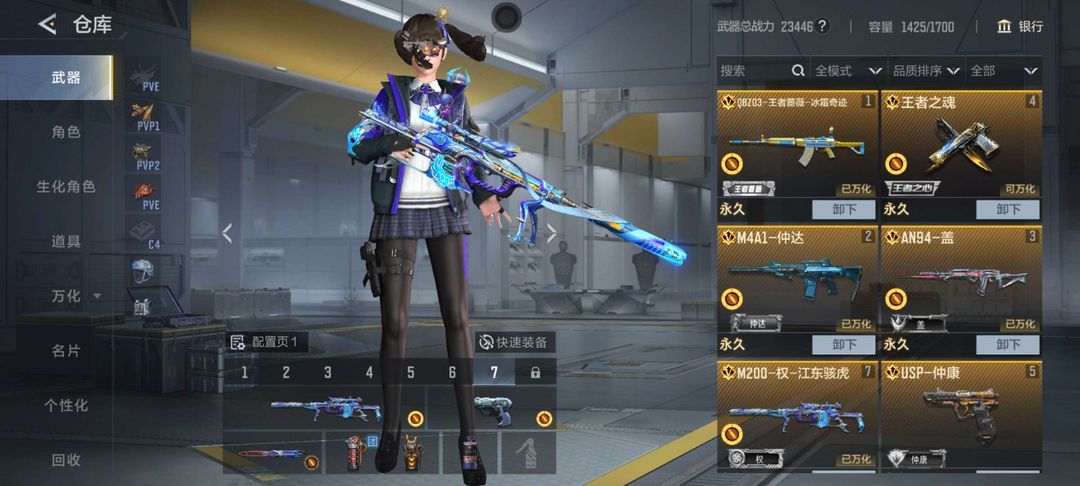Open the 银行 bank

(1020, 27)
